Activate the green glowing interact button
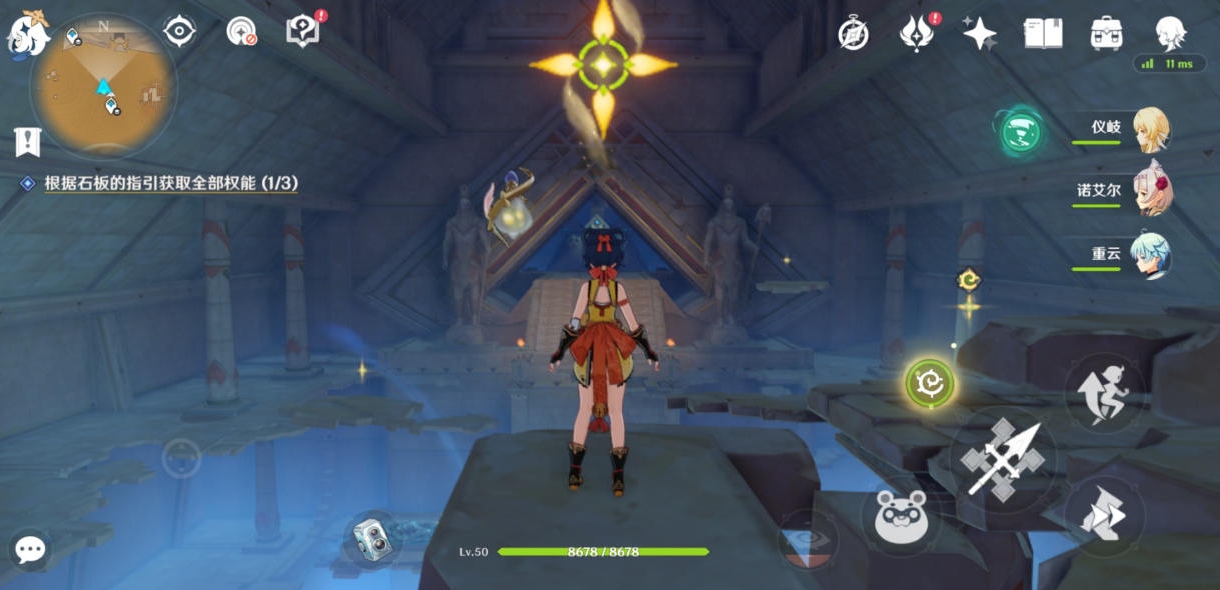 [929, 382]
